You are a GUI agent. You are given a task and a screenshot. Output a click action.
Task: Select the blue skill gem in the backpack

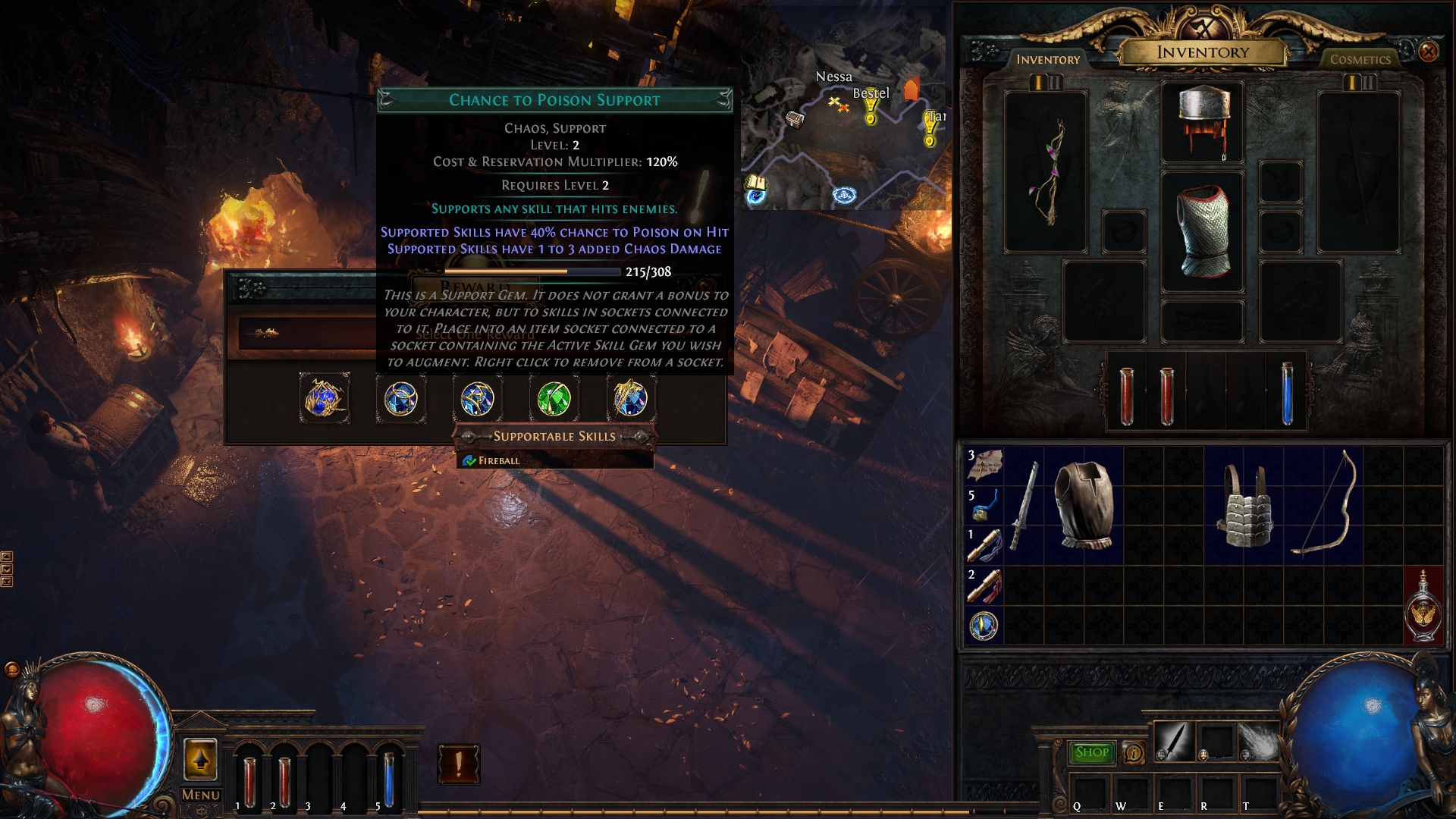pos(984,626)
